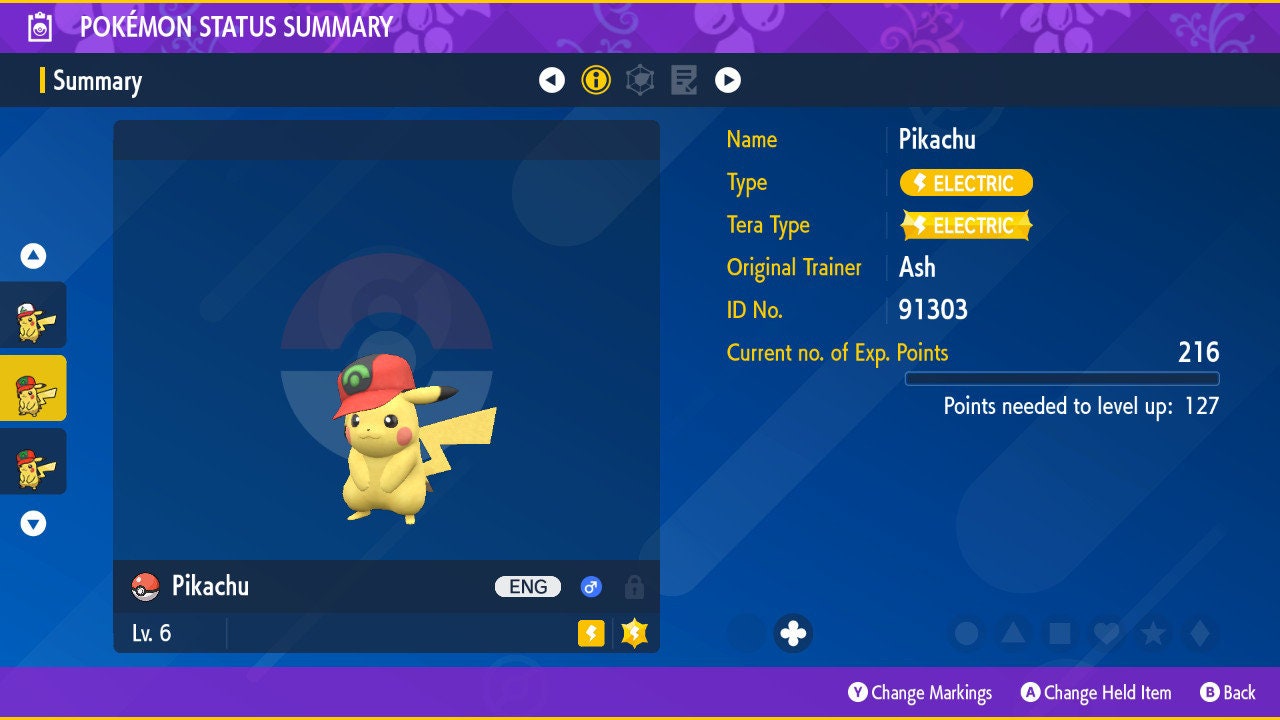Choose the Pikachu thumbnail below the highlighted one

(33, 461)
